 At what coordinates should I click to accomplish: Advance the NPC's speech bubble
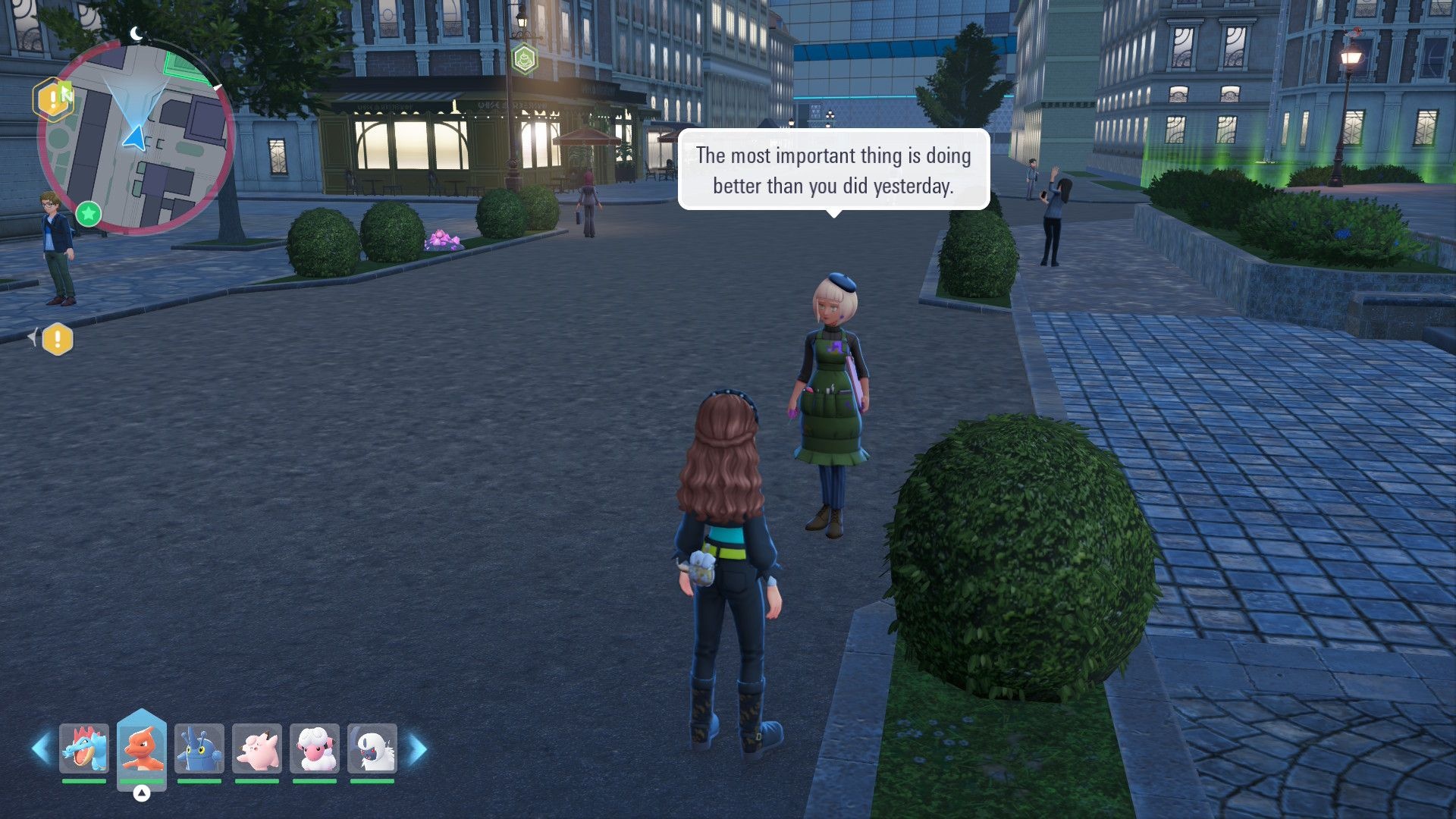[x=833, y=170]
